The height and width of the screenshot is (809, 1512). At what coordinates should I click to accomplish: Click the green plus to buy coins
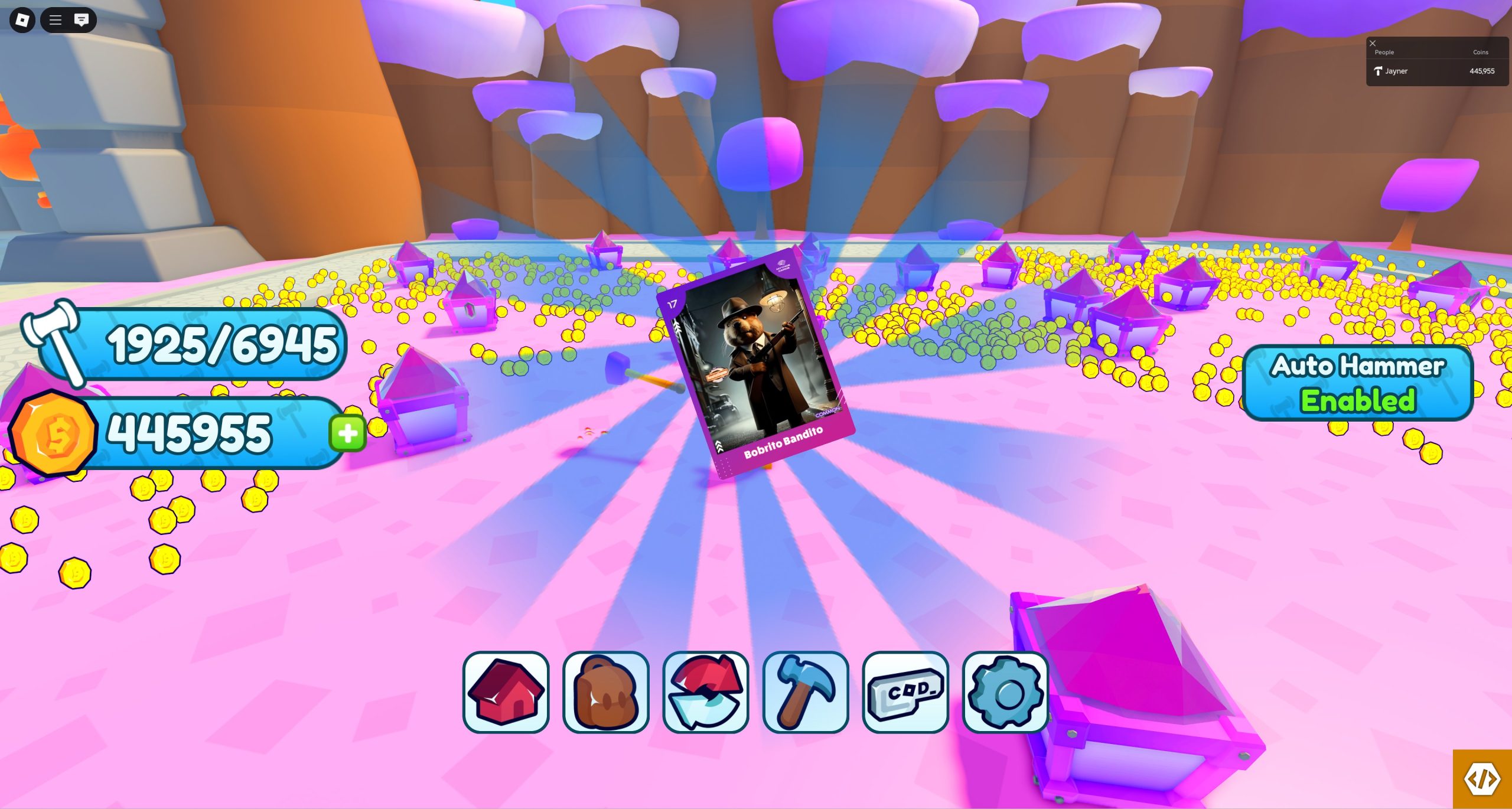348,433
